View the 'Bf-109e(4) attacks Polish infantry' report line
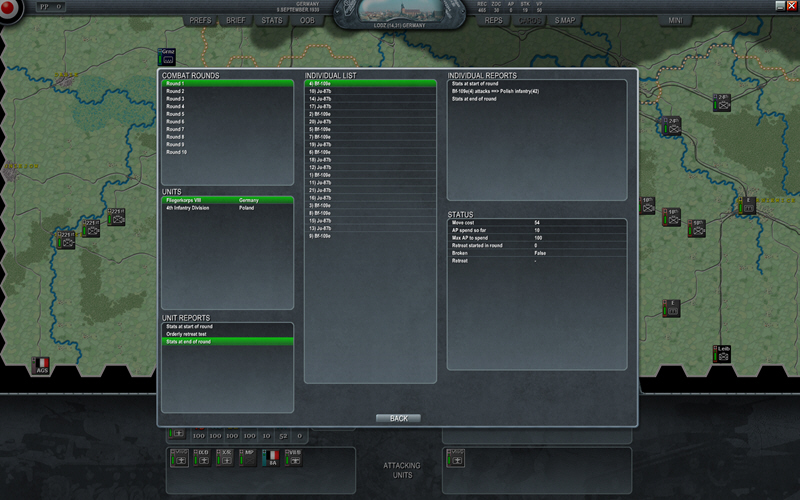 click(x=502, y=91)
